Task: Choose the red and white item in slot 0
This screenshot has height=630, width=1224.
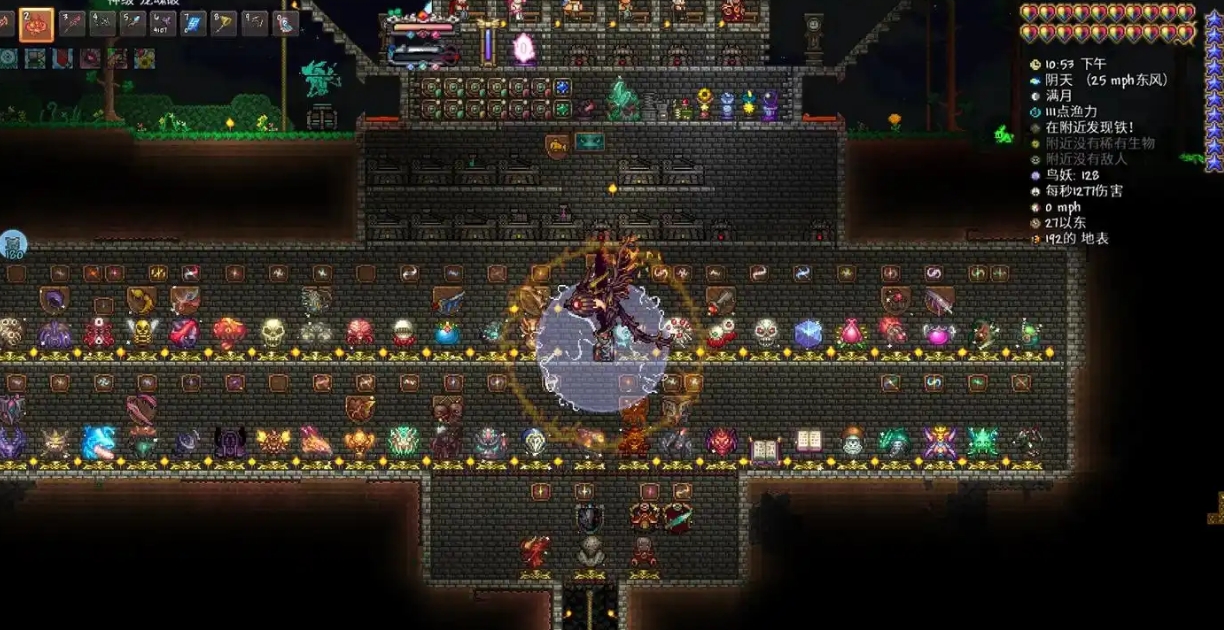Action: [x=286, y=22]
